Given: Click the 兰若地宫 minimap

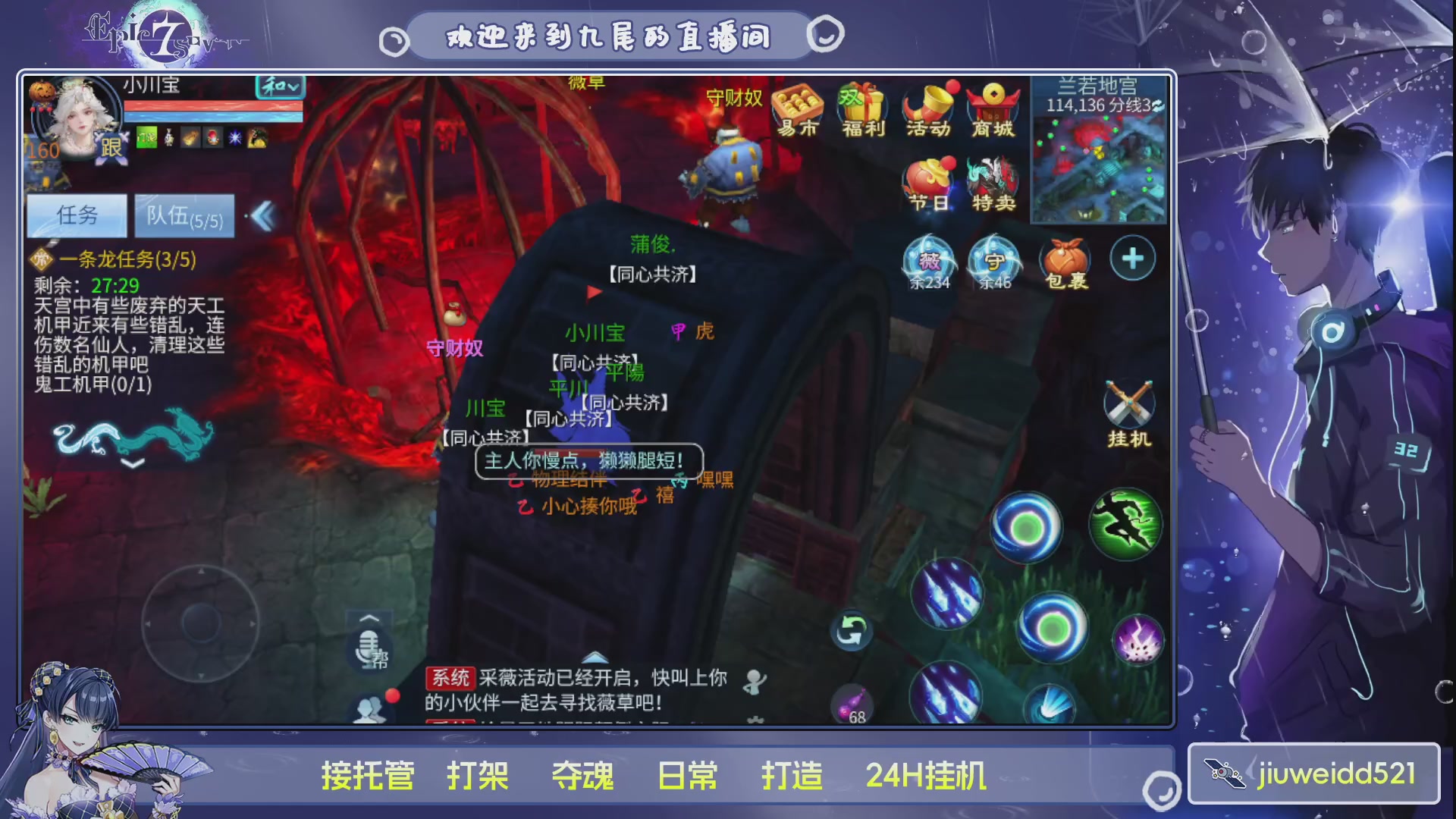Looking at the screenshot, I should tap(1099, 163).
